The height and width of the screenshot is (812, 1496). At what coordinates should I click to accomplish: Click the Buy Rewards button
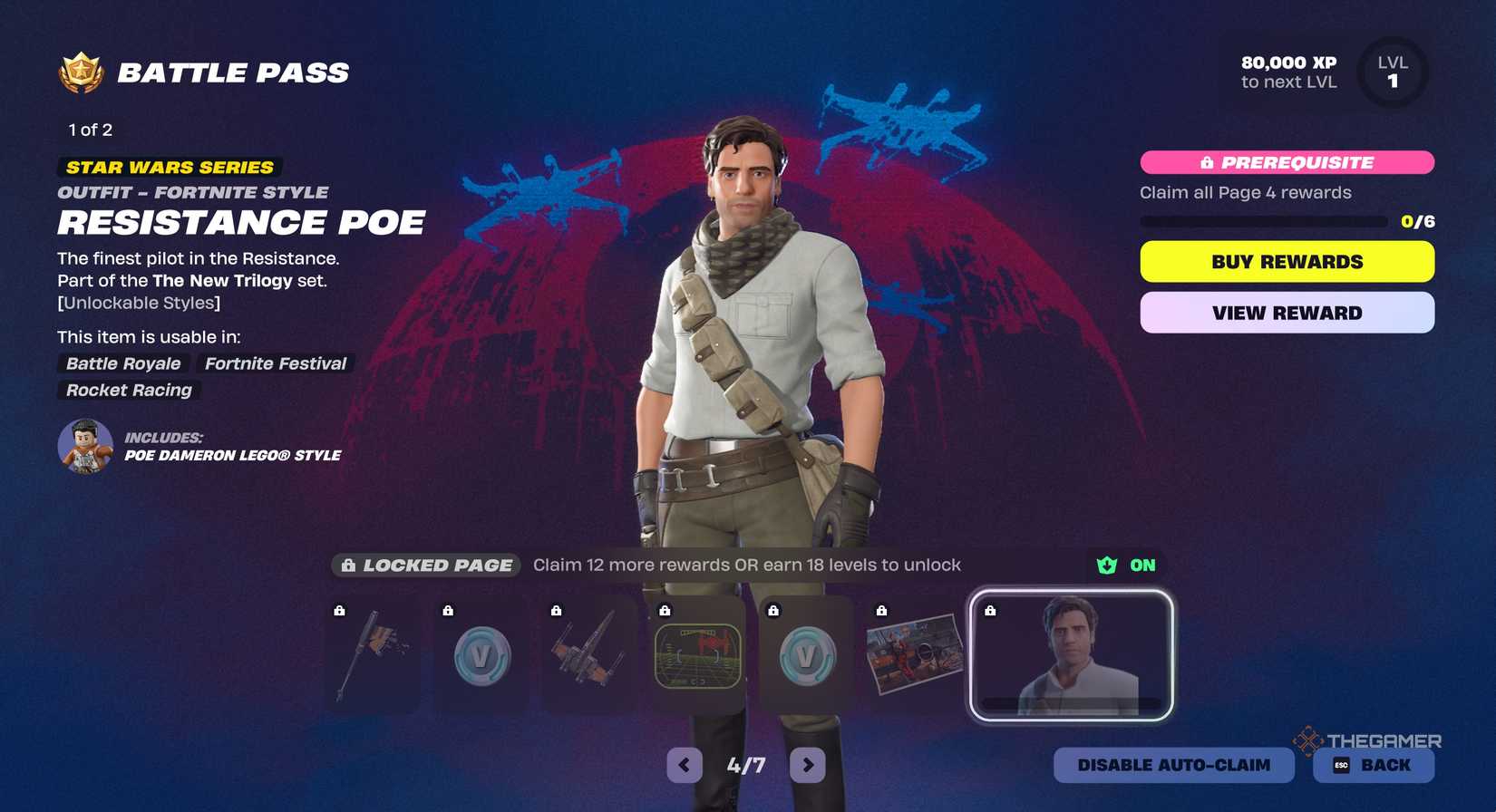point(1286,261)
